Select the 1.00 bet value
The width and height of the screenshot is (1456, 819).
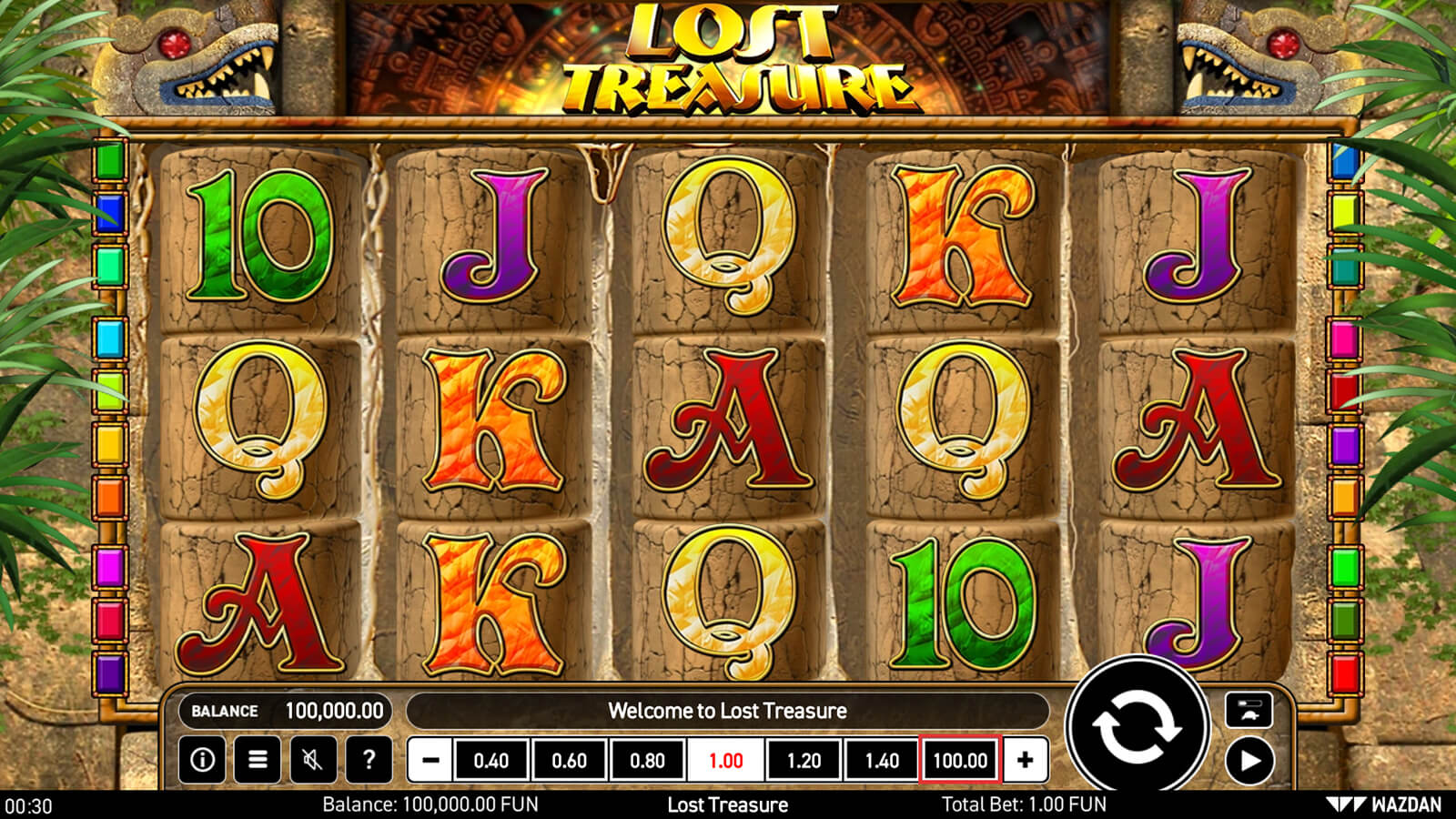point(726,760)
